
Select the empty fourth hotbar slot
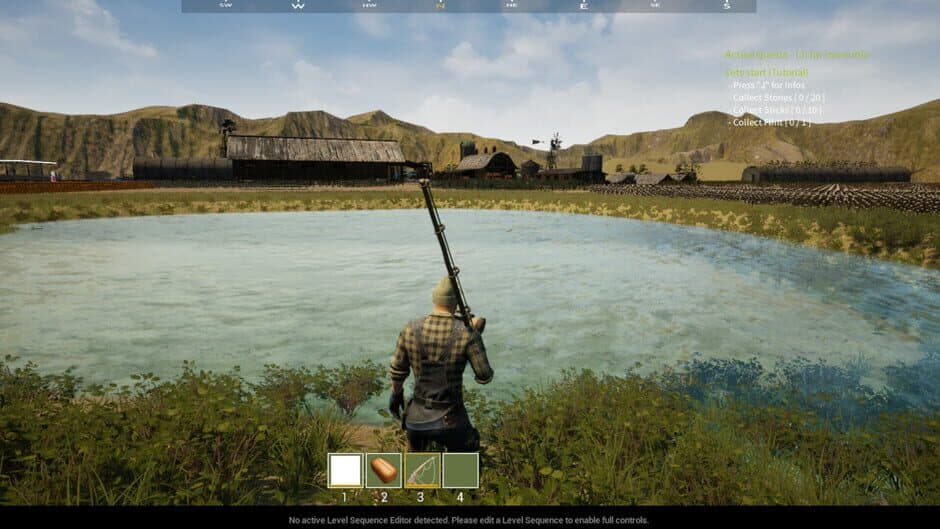461,470
